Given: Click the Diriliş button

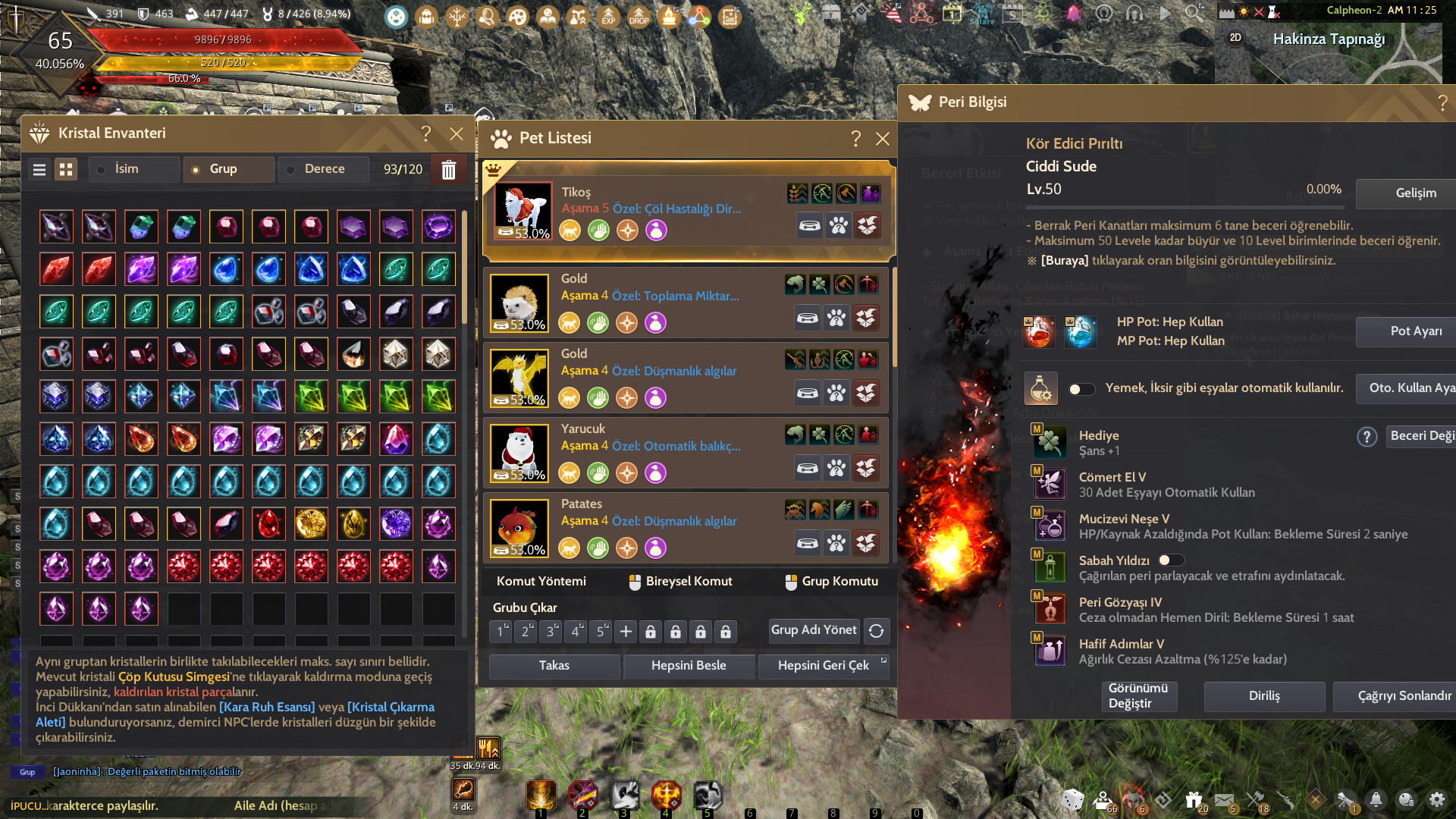Looking at the screenshot, I should click(x=1263, y=696).
